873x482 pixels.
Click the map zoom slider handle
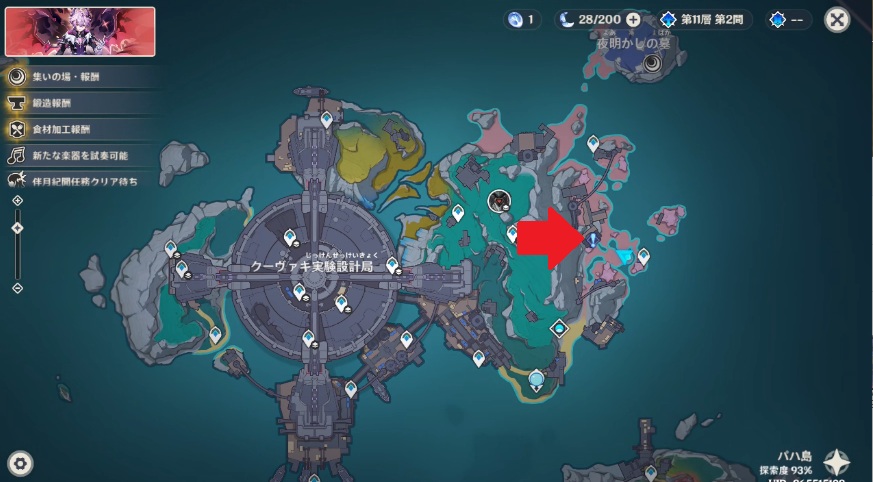click(17, 228)
